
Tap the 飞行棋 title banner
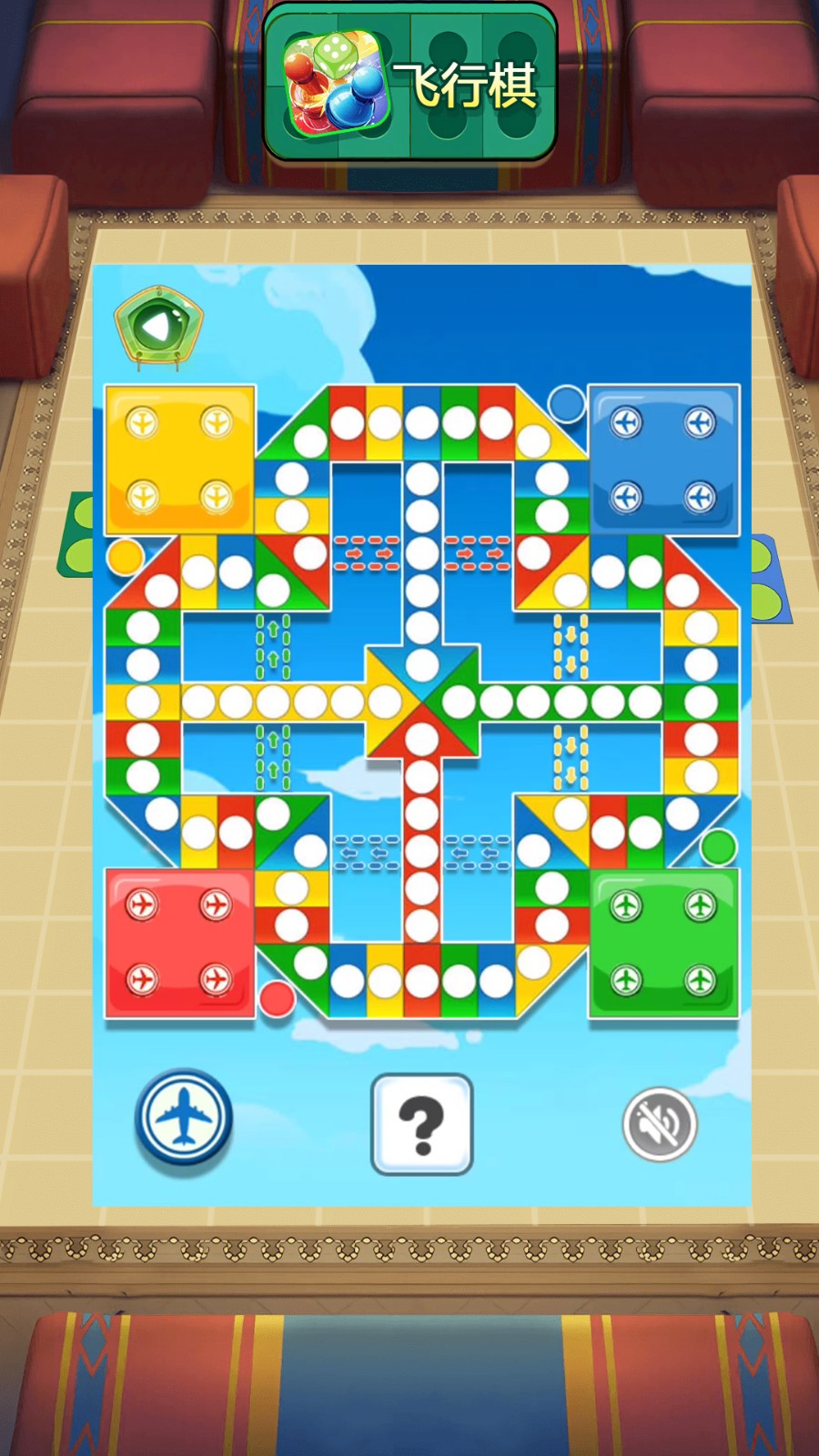coord(410,86)
